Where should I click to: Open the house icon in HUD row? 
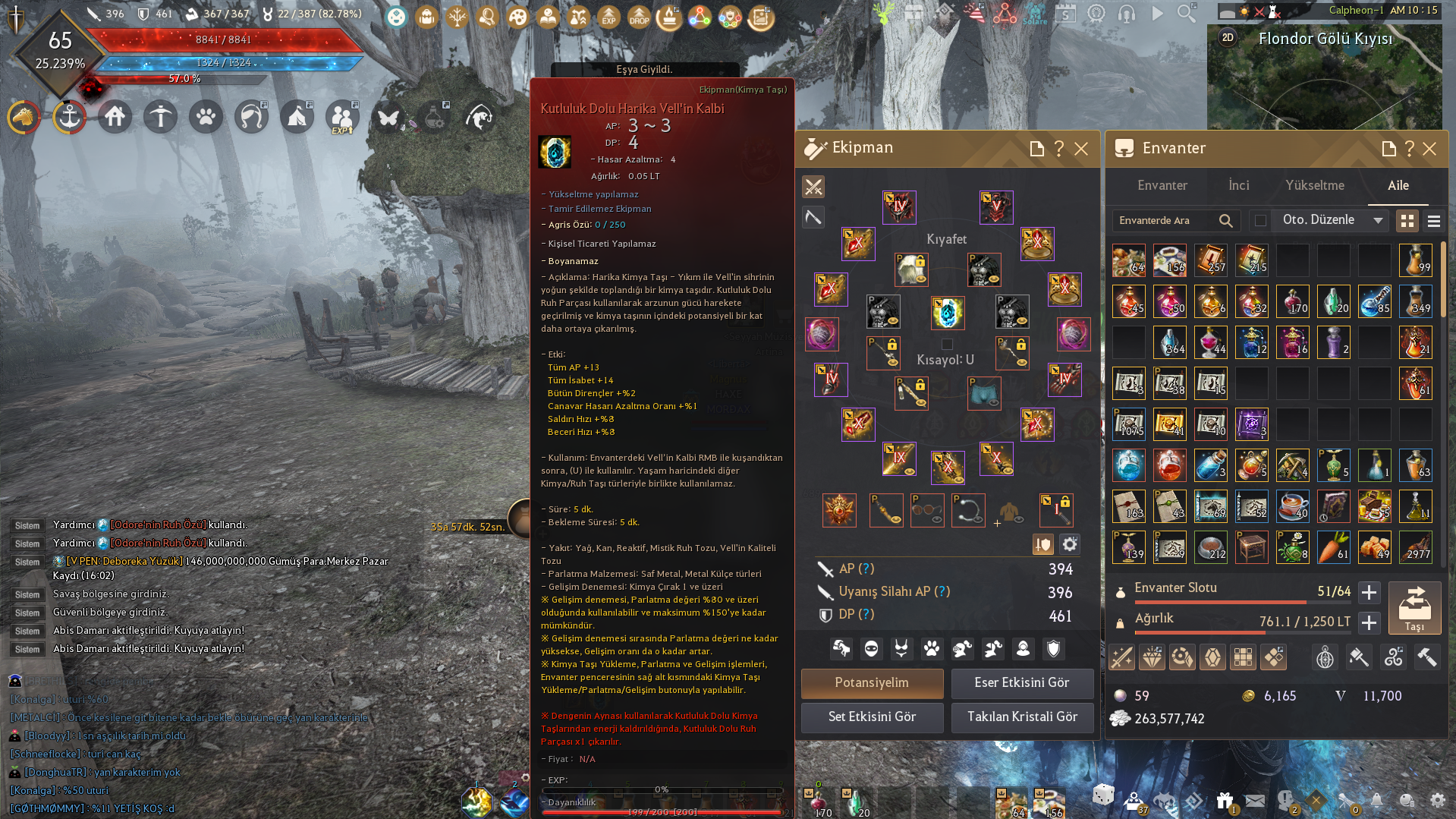pyautogui.click(x=115, y=118)
